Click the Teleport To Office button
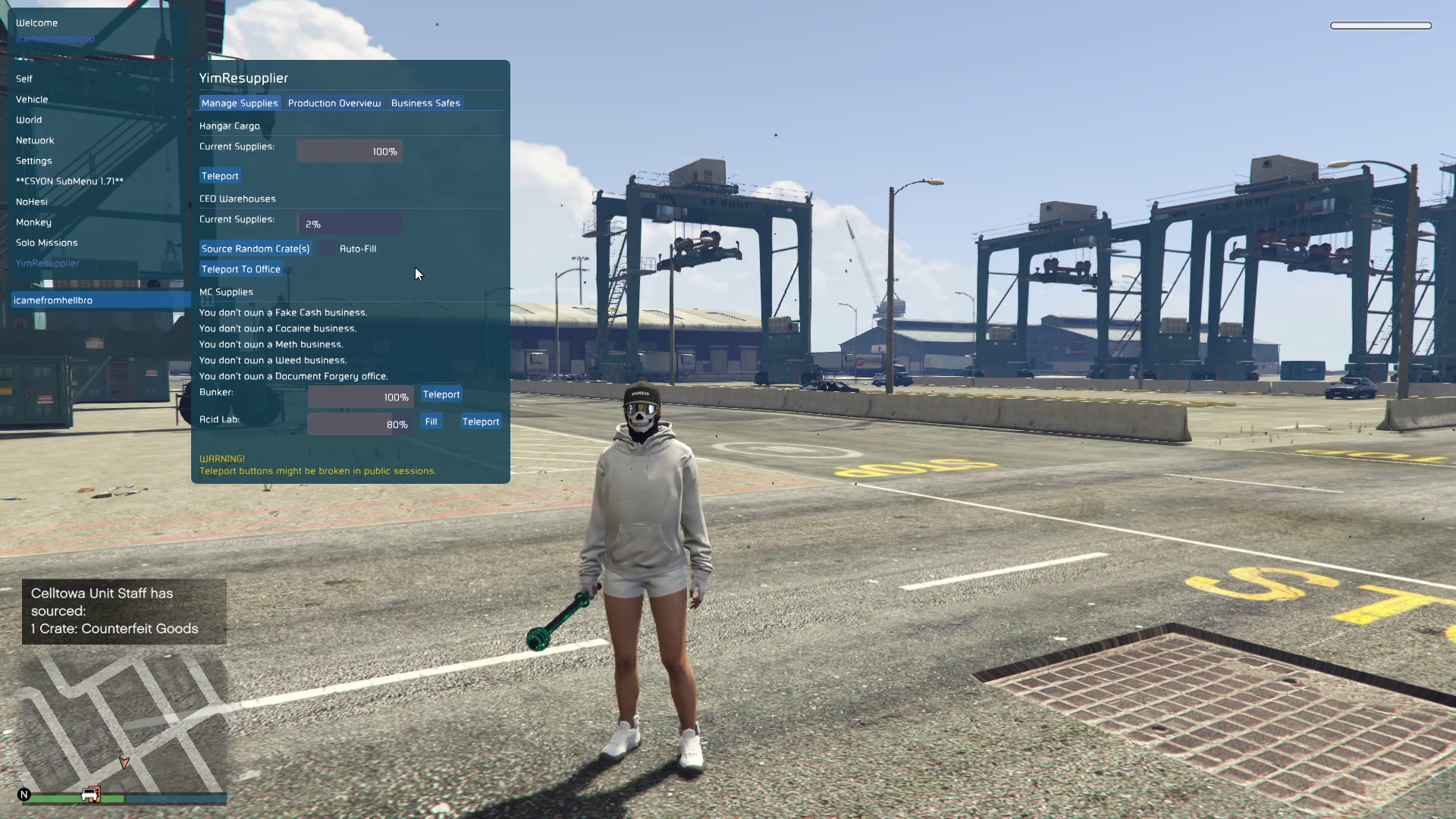 (241, 269)
